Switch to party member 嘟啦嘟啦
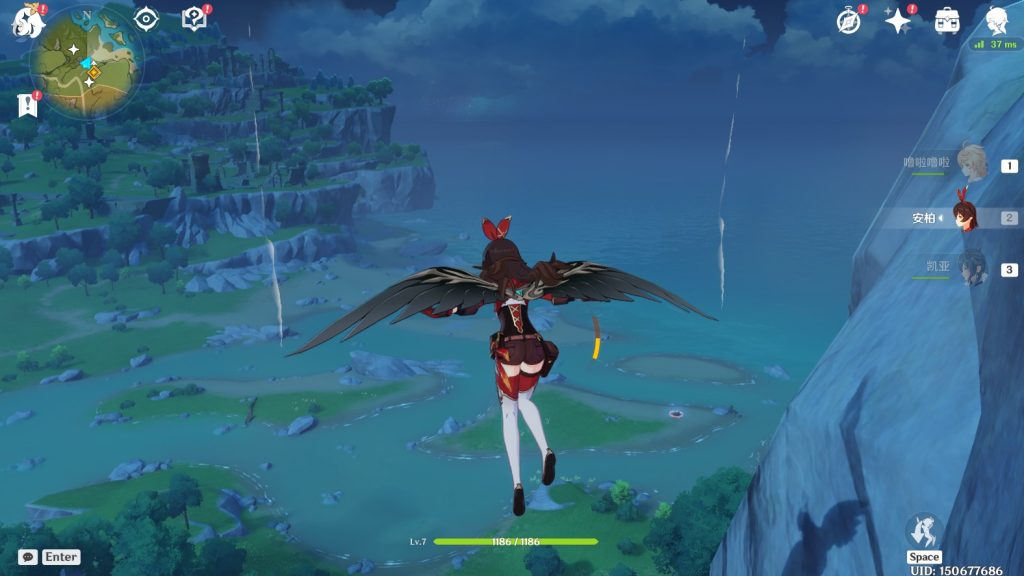The height and width of the screenshot is (576, 1024). 971,163
